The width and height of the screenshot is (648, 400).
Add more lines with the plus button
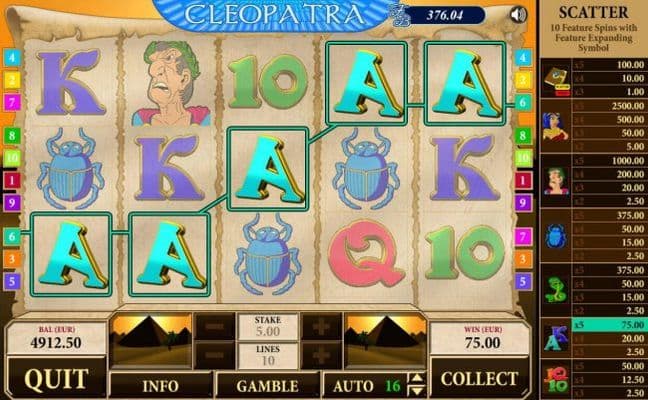point(321,355)
